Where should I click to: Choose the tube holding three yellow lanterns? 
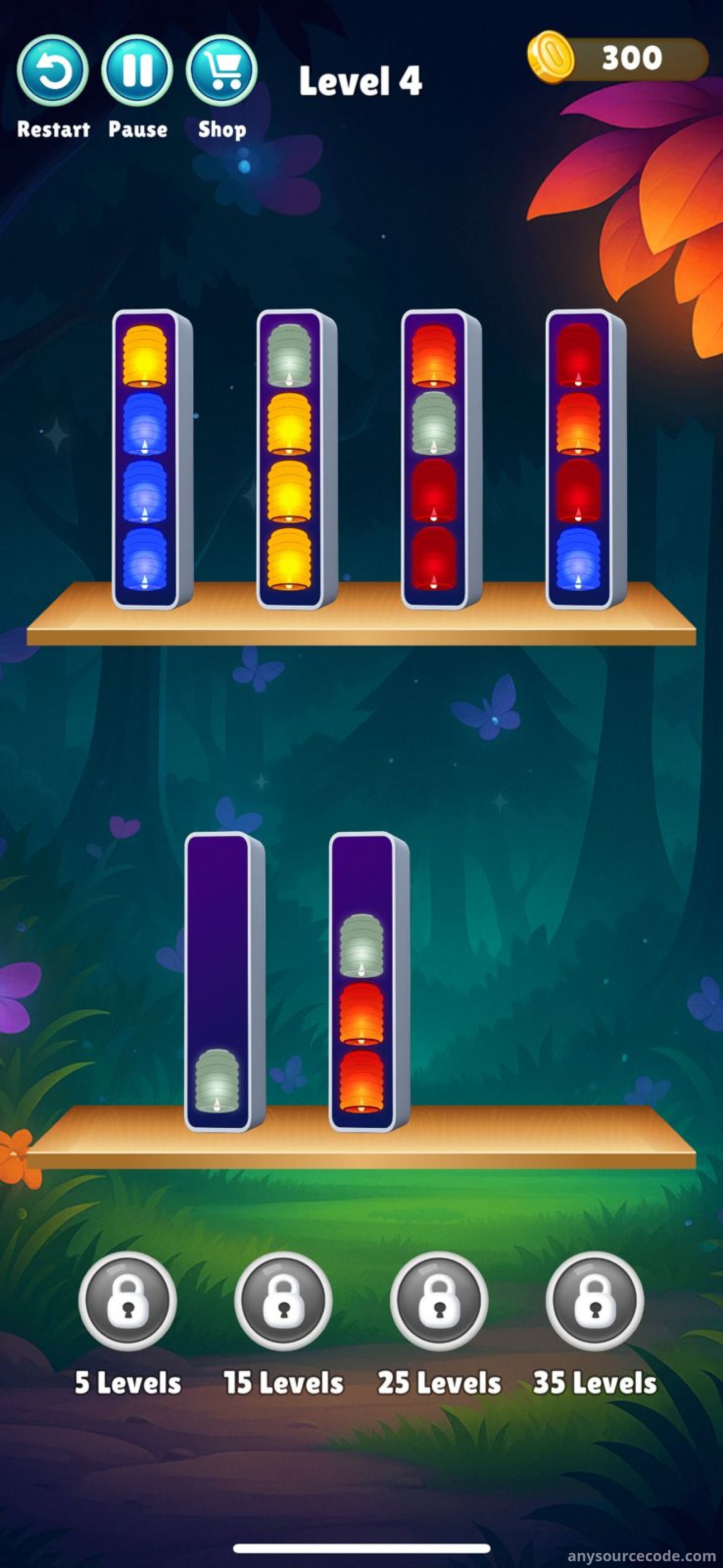(290, 460)
